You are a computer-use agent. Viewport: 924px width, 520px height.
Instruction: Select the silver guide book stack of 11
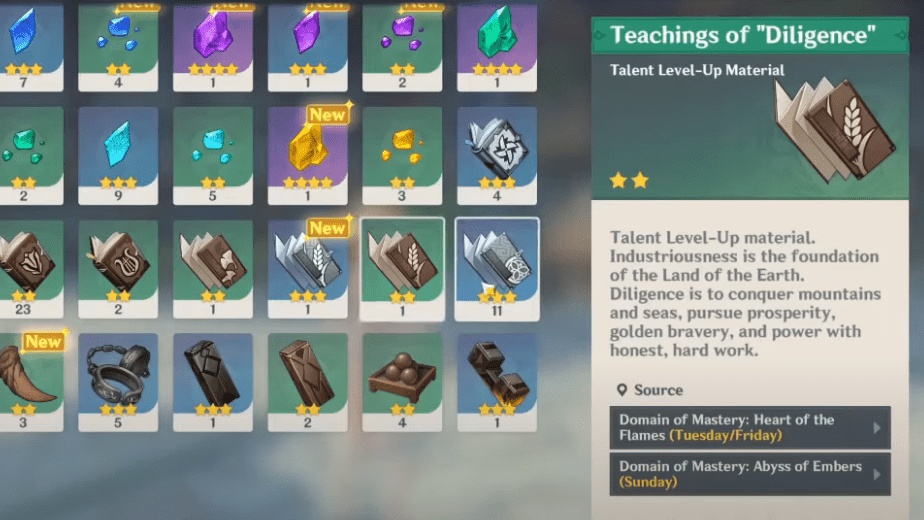(x=497, y=267)
